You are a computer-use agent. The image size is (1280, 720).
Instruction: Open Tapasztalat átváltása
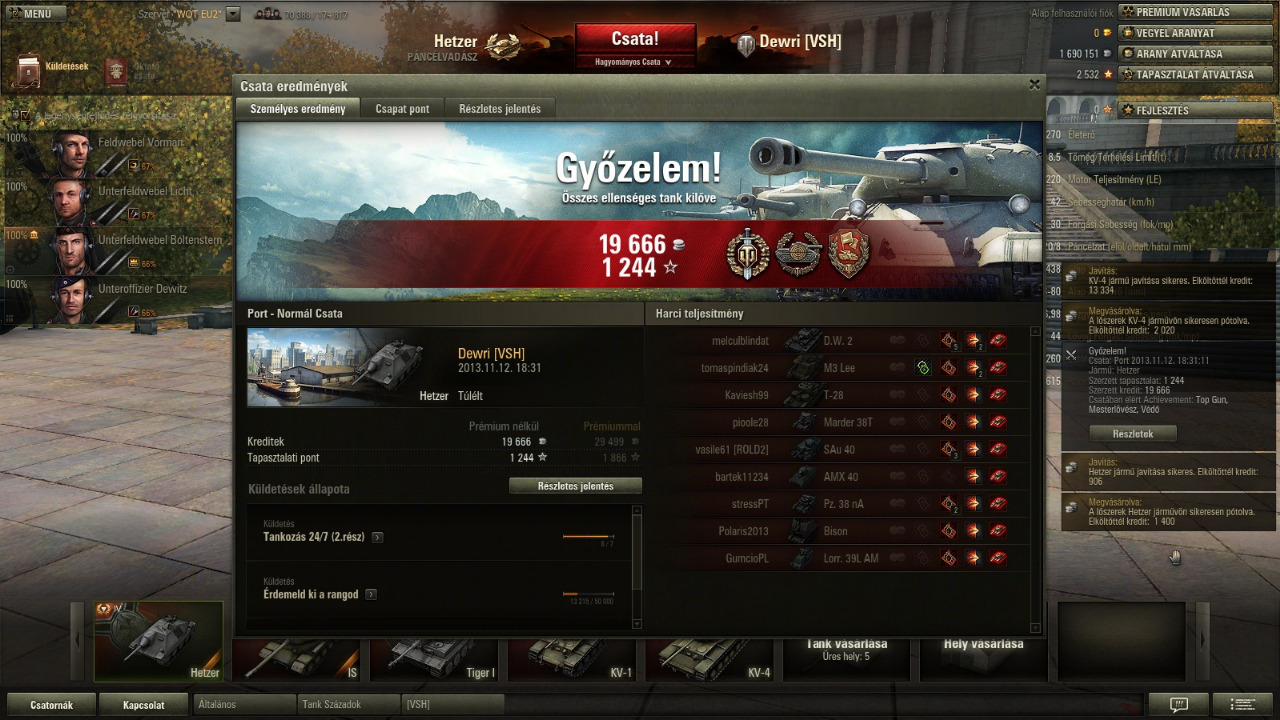(1186, 74)
